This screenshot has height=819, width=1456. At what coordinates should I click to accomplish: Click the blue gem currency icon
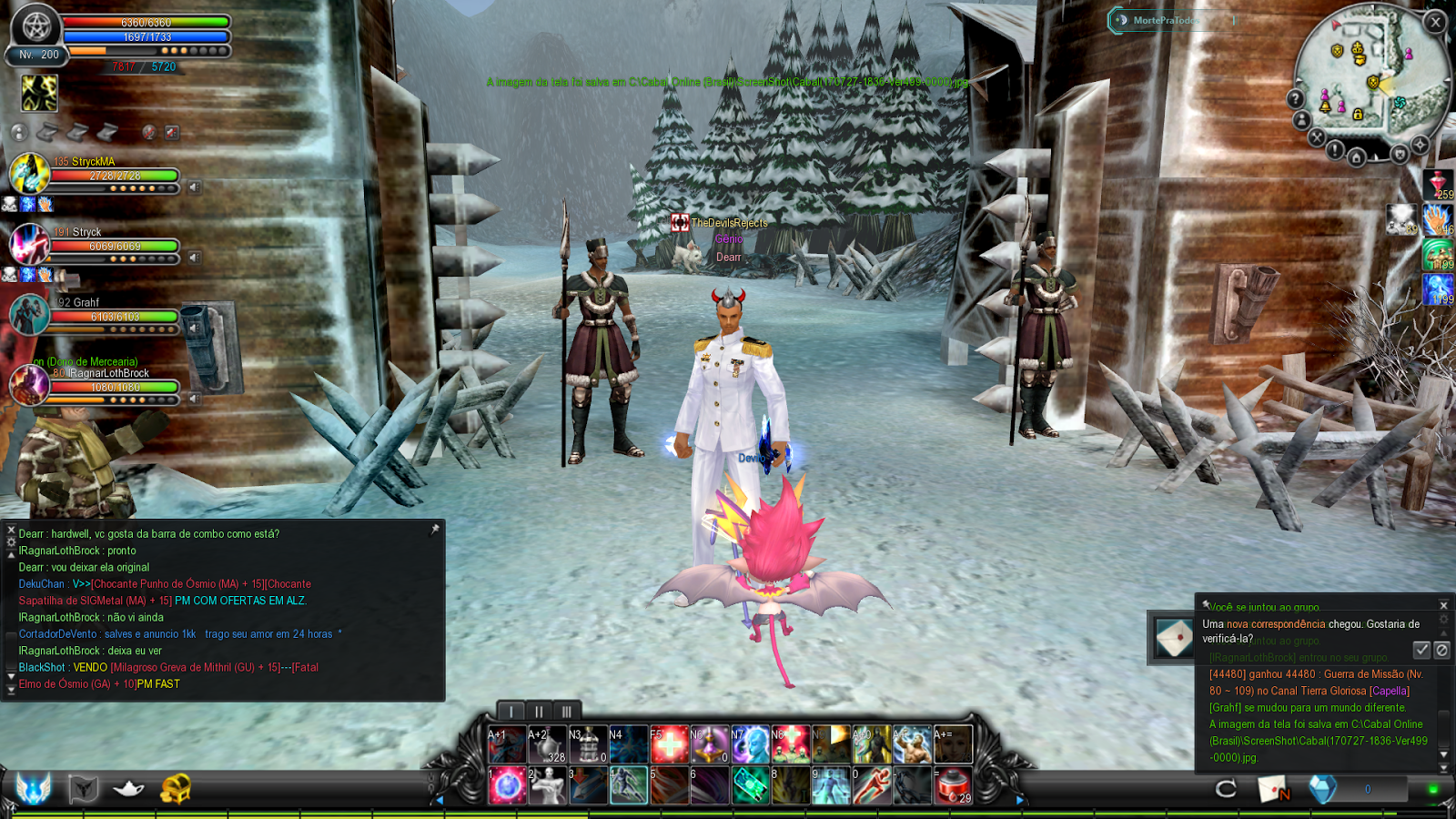(1323, 790)
